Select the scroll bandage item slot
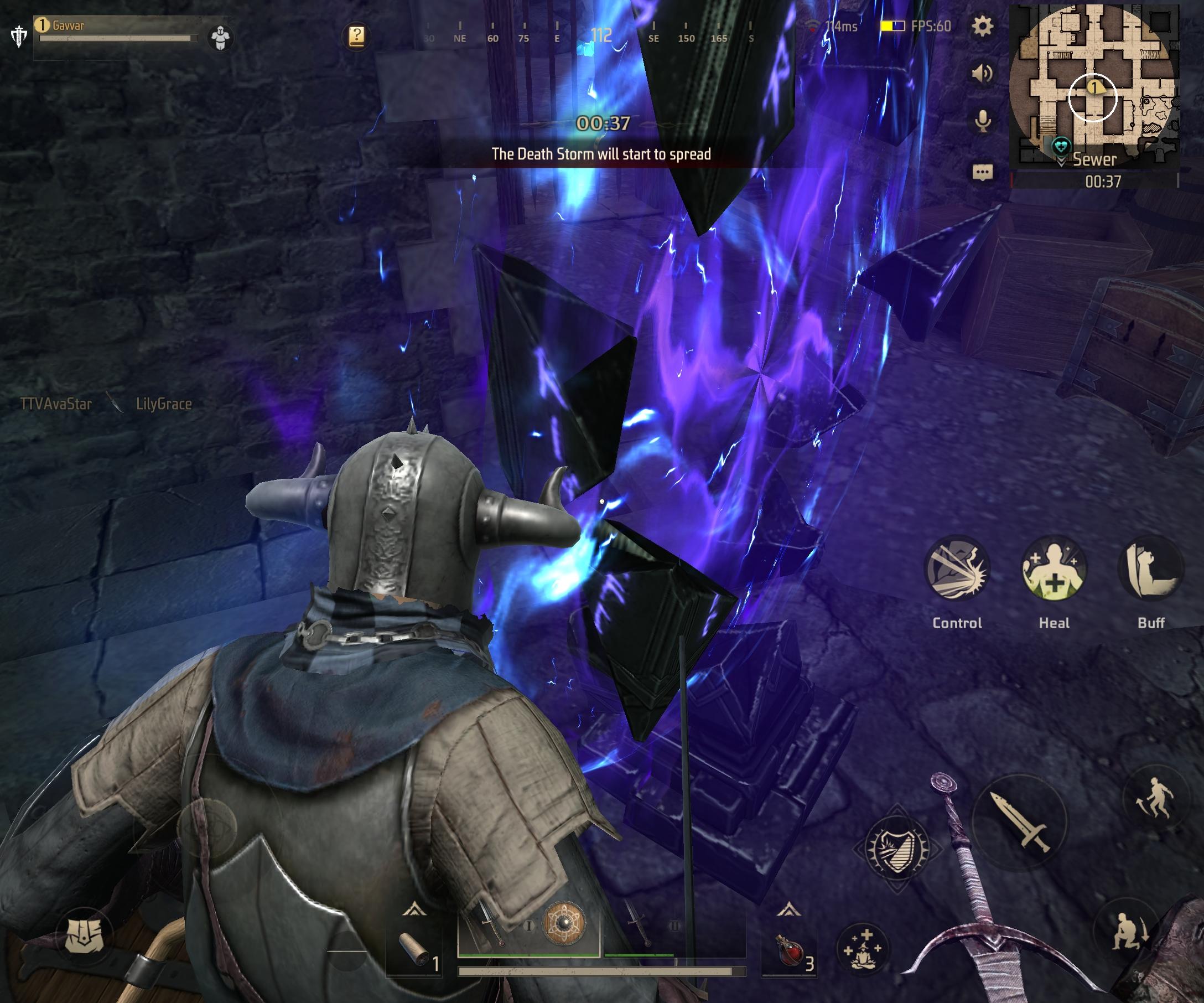1204x1003 pixels. coord(414,950)
